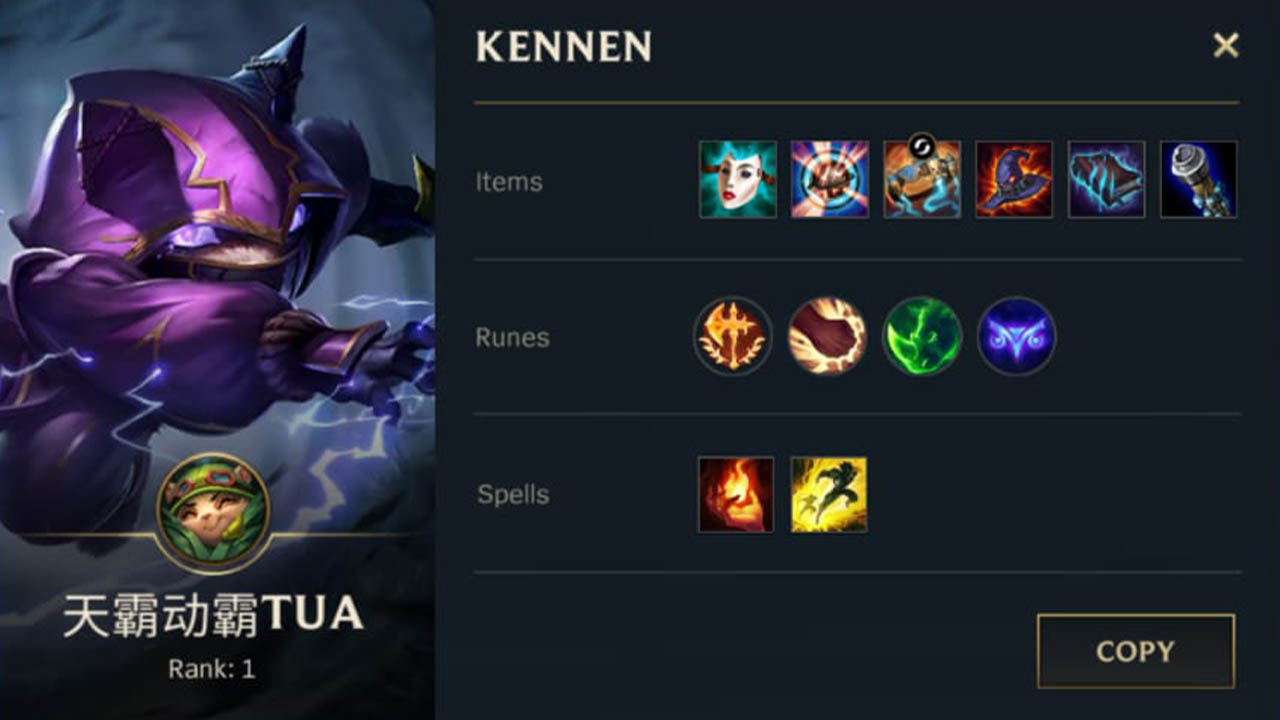Screen dimensions: 1280x720
Task: Select the Ignite summoner spell
Action: [x=734, y=494]
